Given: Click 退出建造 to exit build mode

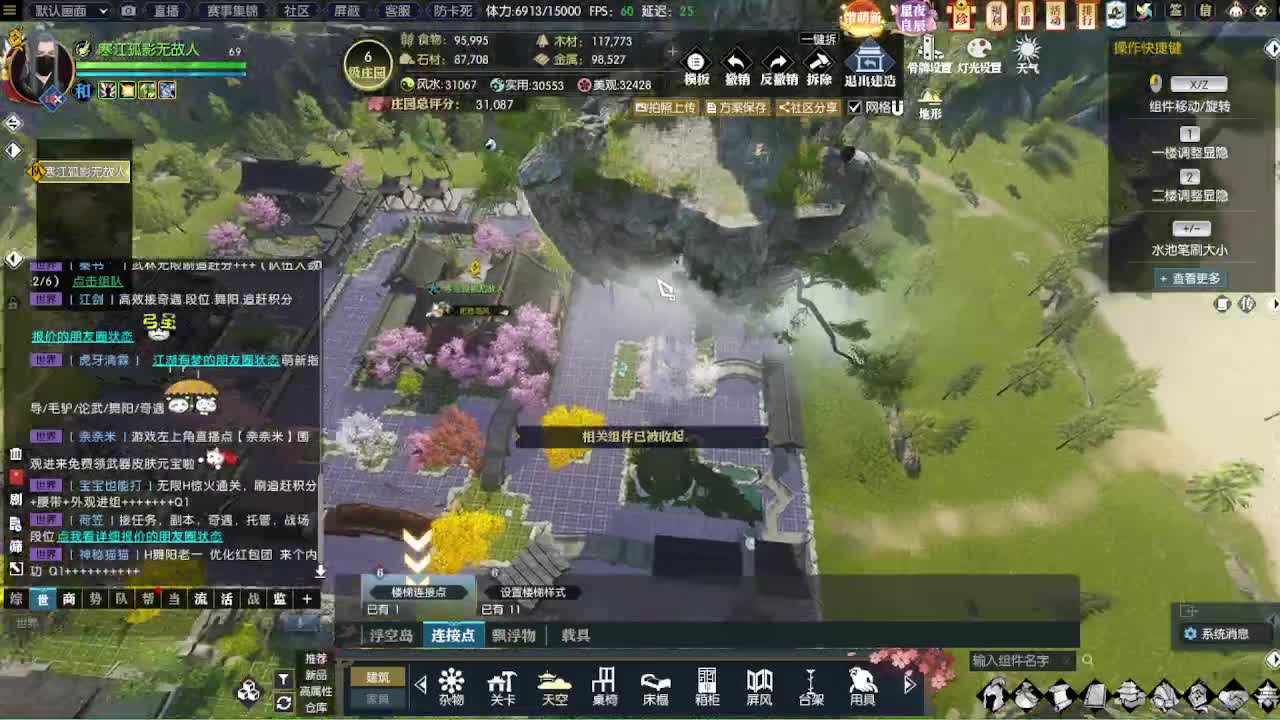Looking at the screenshot, I should coord(869,64).
